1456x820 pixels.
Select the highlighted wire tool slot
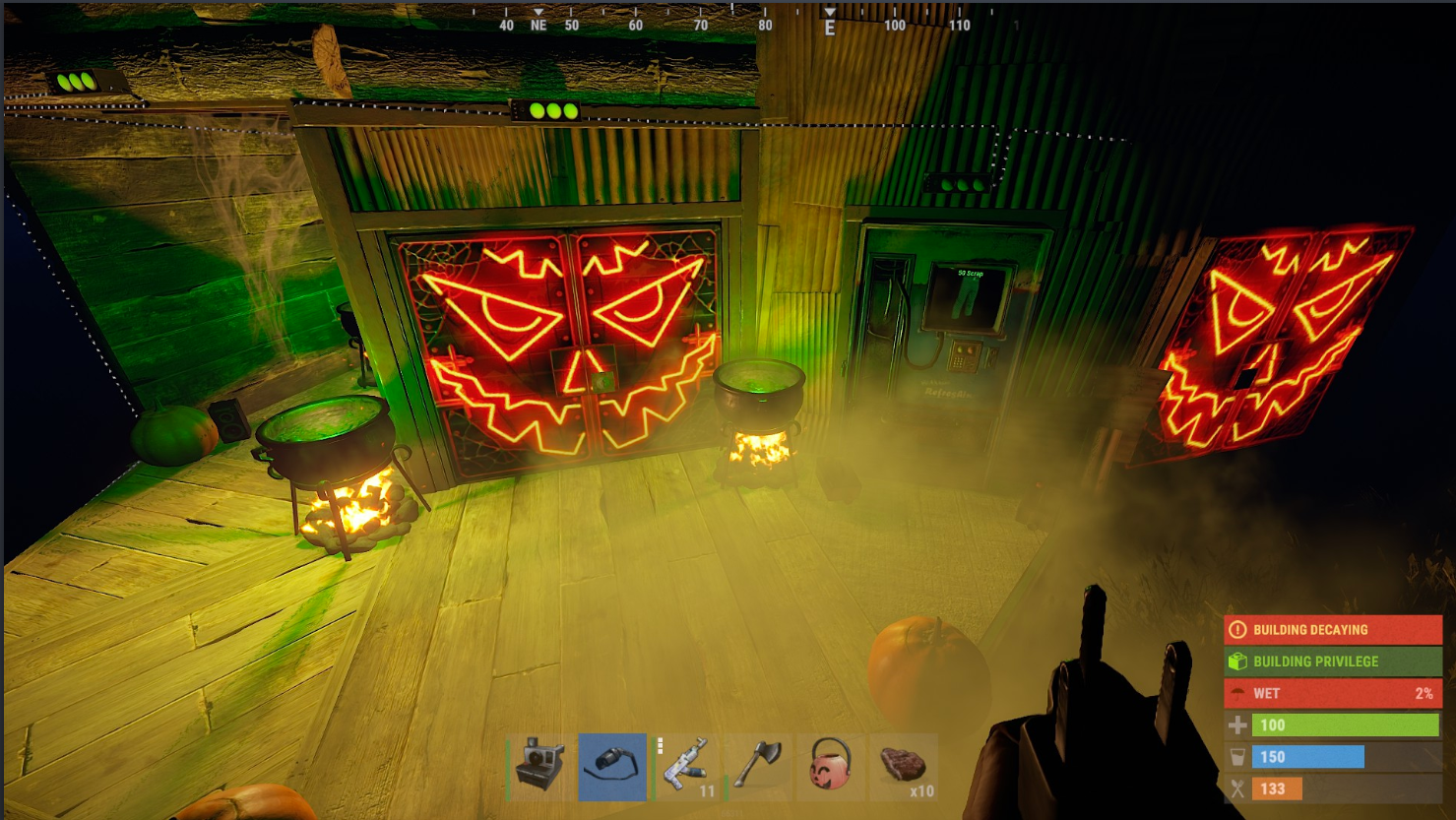(x=612, y=766)
